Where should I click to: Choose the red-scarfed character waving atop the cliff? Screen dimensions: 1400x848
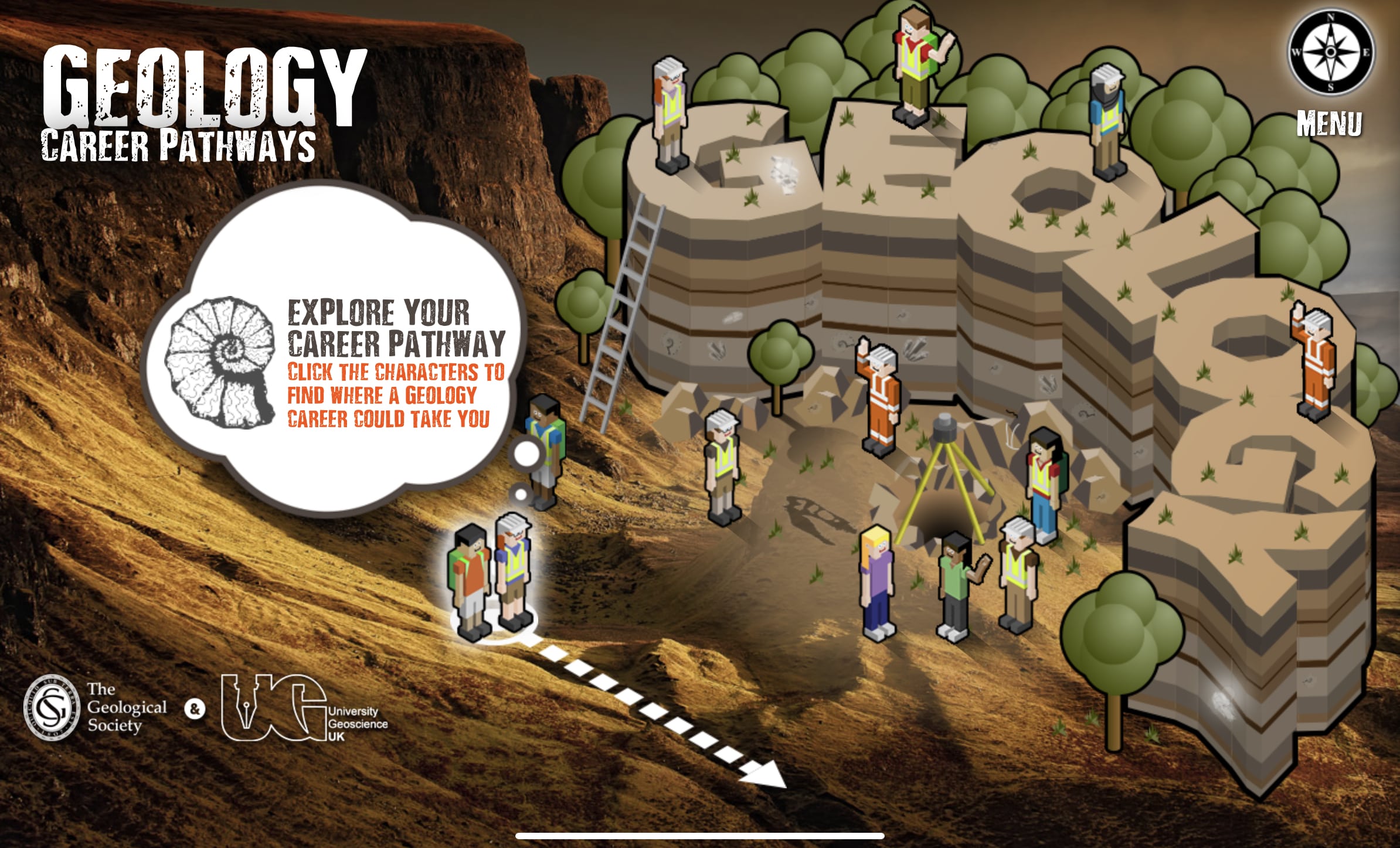click(917, 64)
